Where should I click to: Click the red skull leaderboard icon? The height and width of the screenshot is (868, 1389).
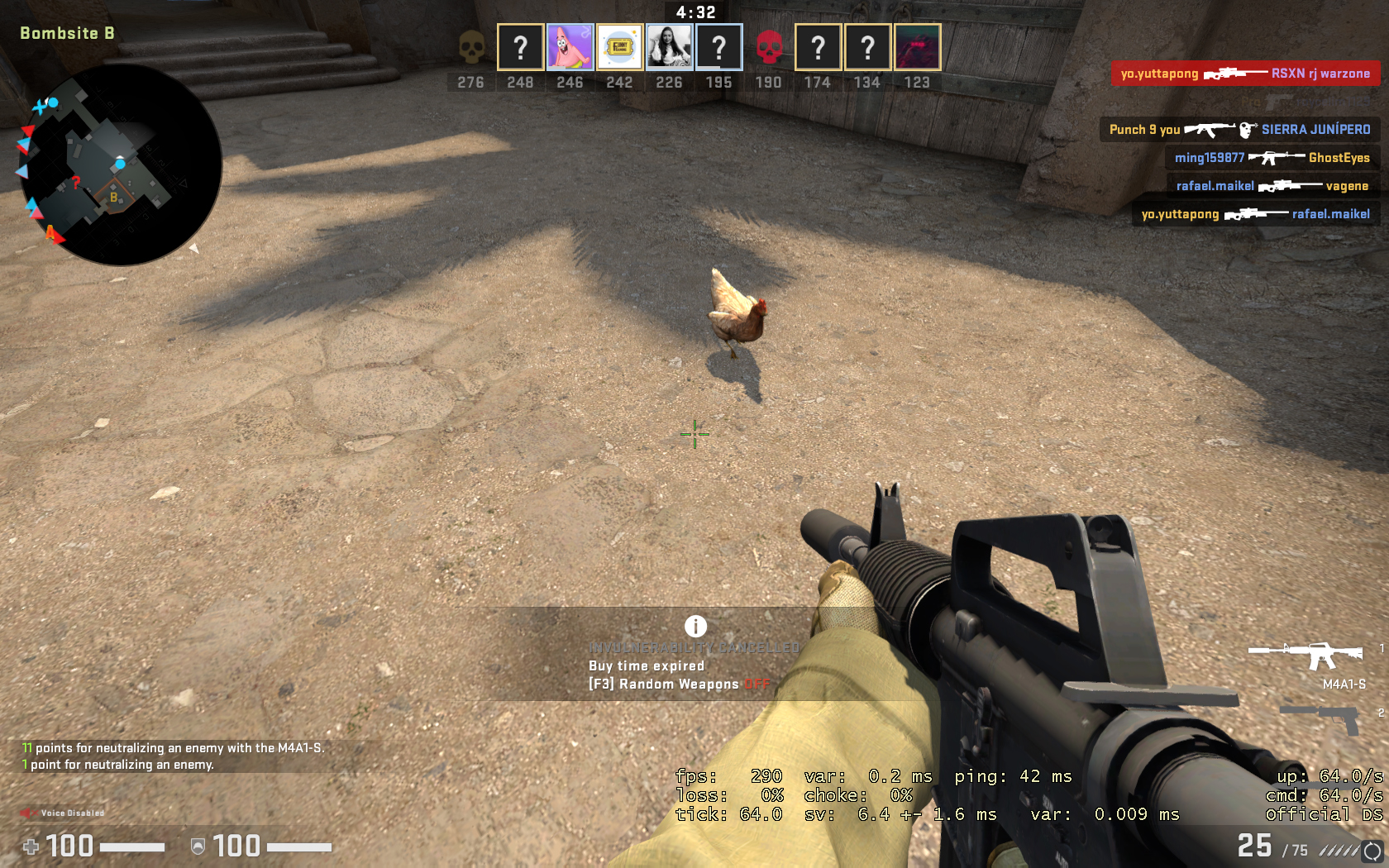[769, 47]
